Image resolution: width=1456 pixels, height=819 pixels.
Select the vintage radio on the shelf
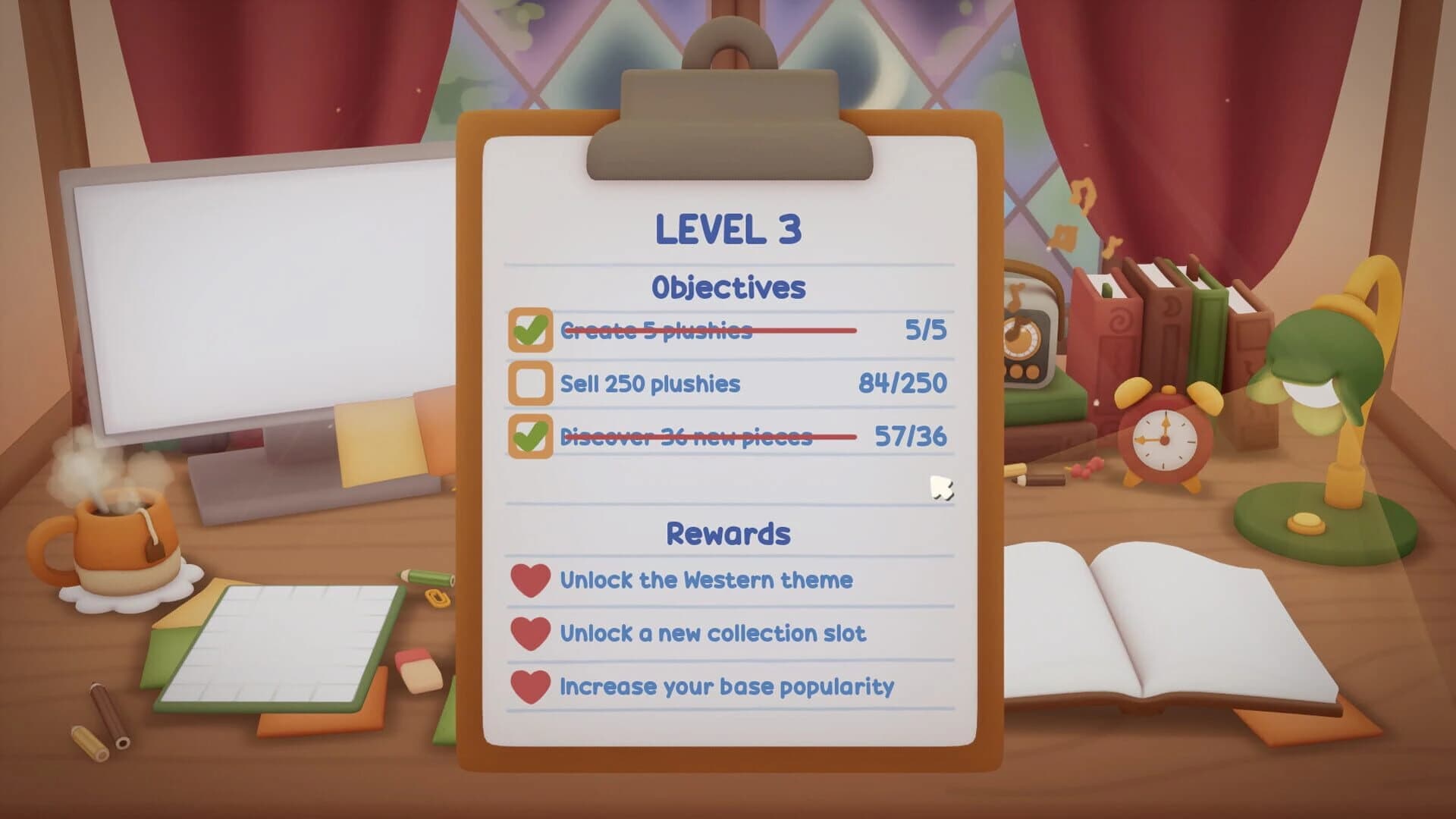(x=1031, y=326)
